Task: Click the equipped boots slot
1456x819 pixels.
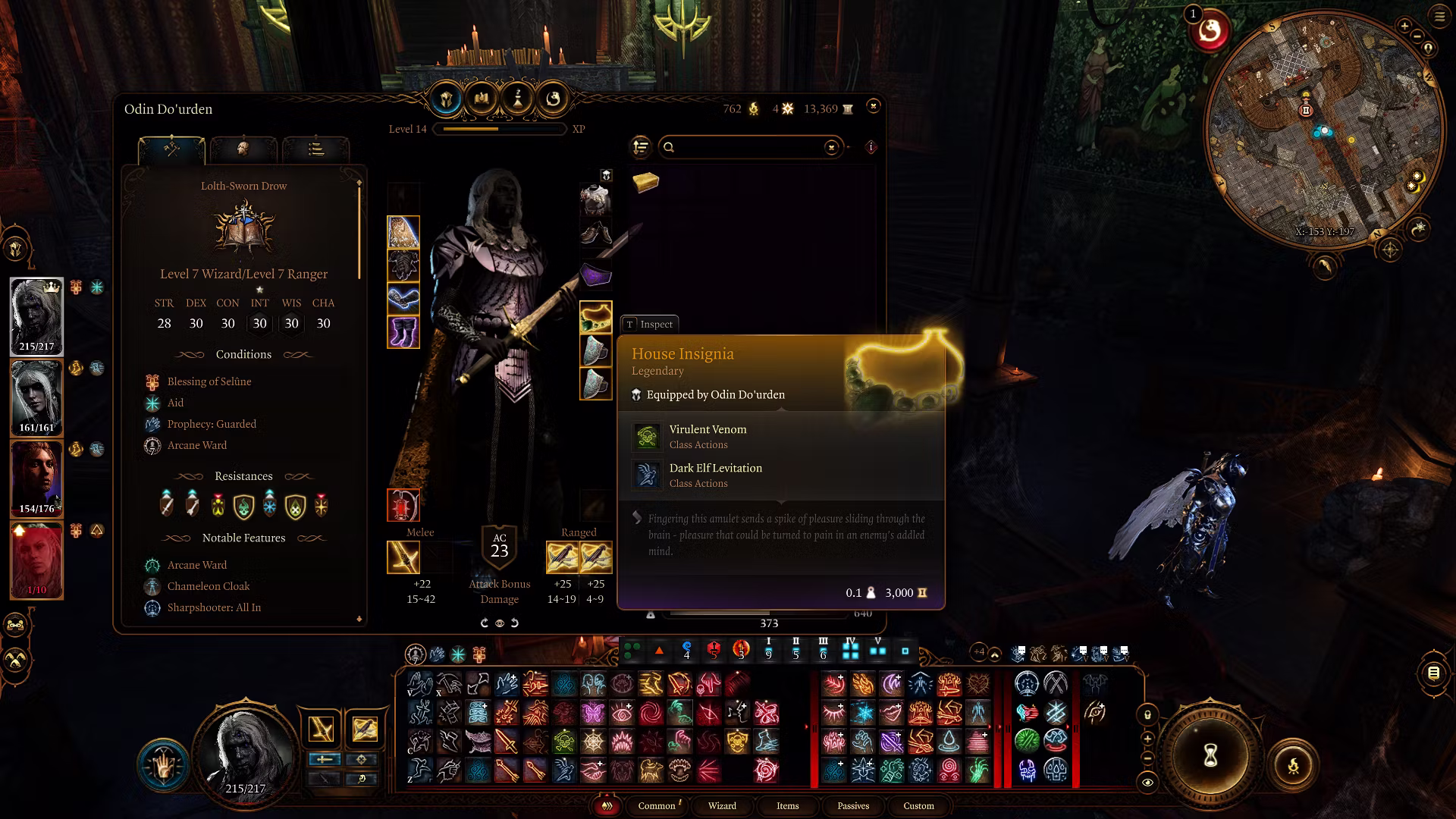Action: pyautogui.click(x=403, y=332)
